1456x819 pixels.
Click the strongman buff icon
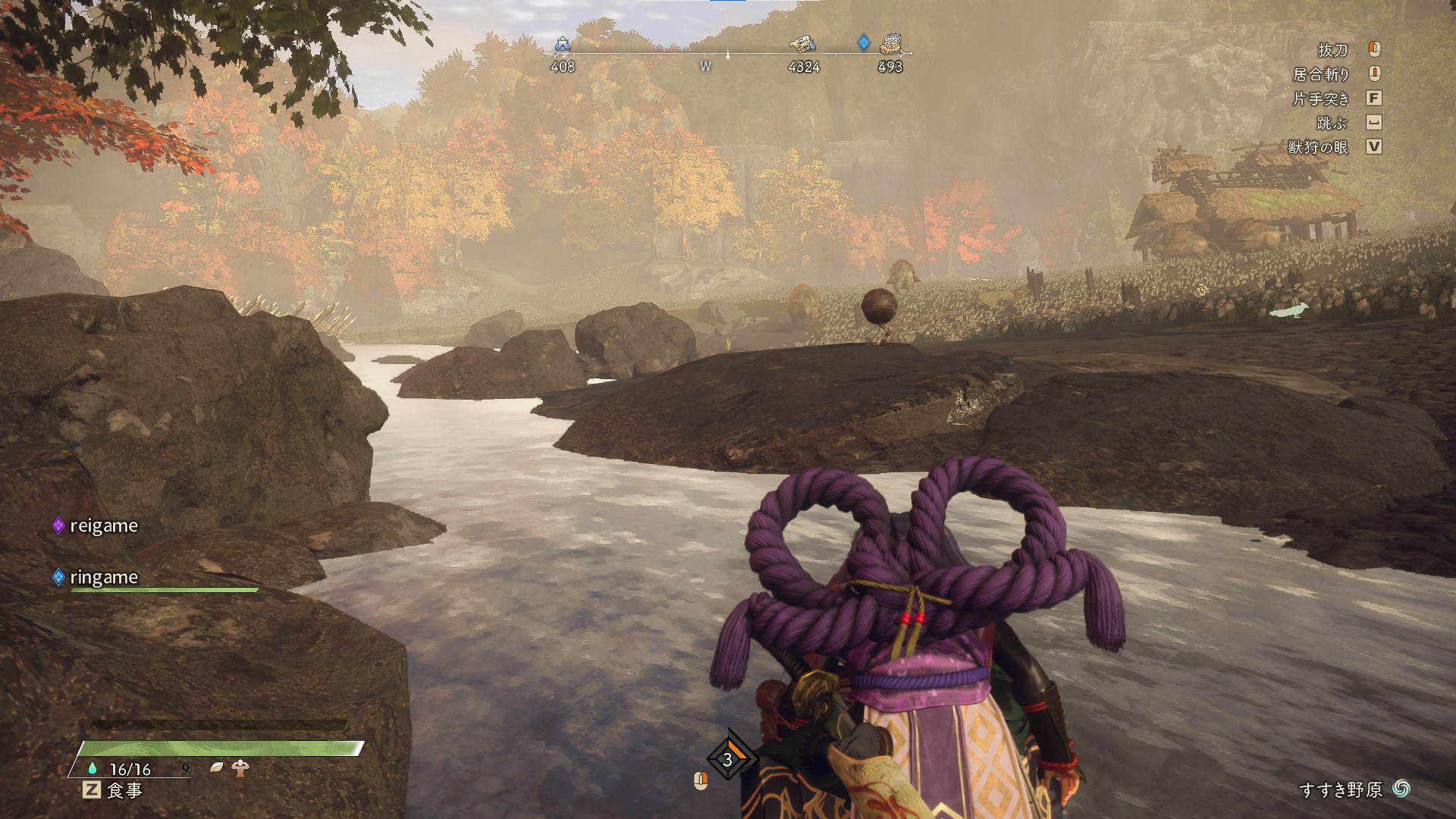pos(241,767)
